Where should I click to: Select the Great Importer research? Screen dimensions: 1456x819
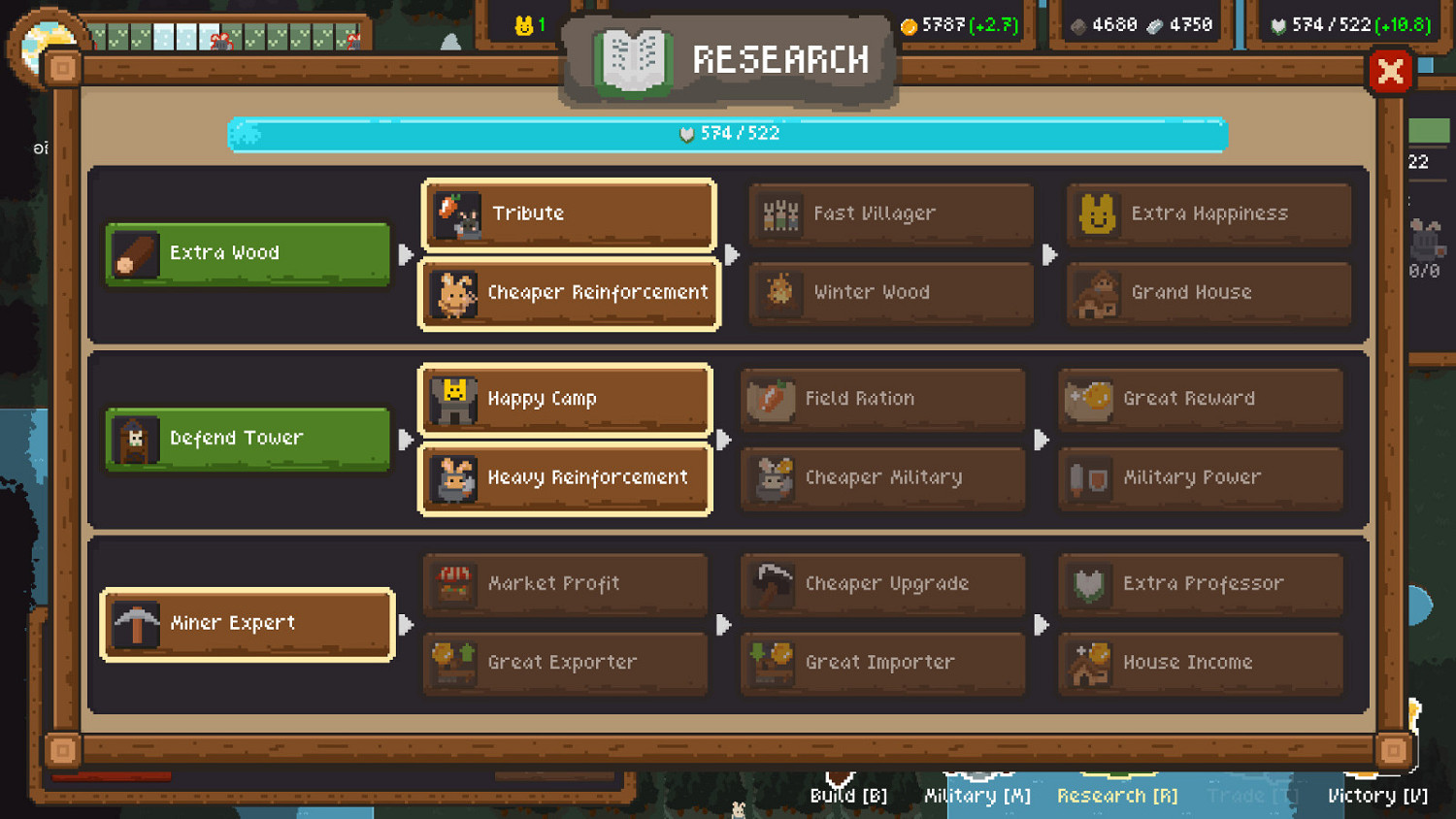point(881,663)
